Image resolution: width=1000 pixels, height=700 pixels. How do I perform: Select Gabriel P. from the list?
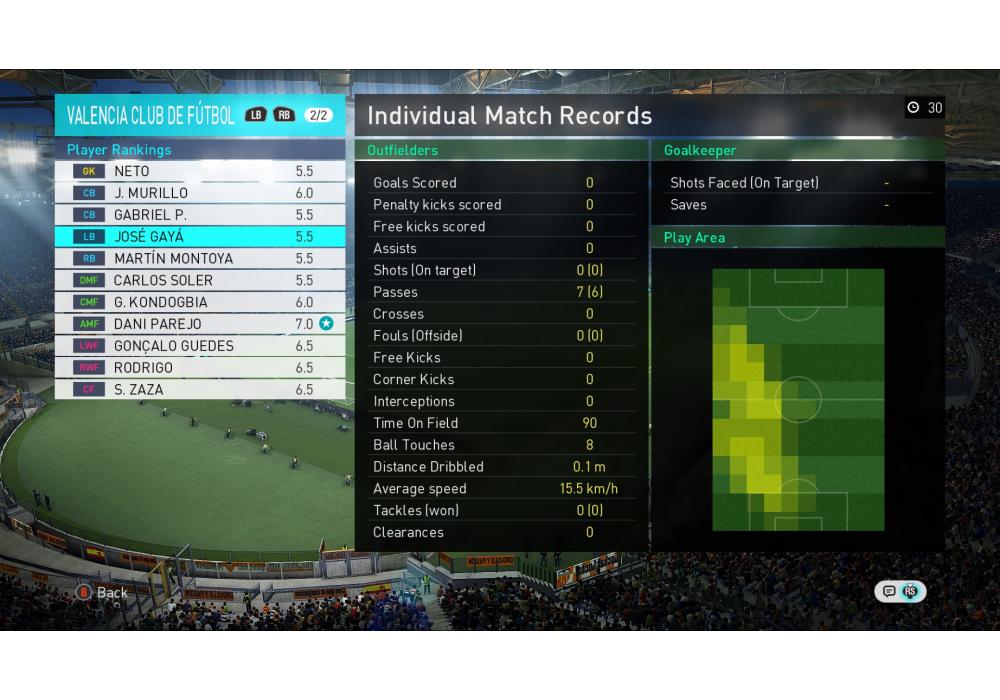[x=200, y=215]
